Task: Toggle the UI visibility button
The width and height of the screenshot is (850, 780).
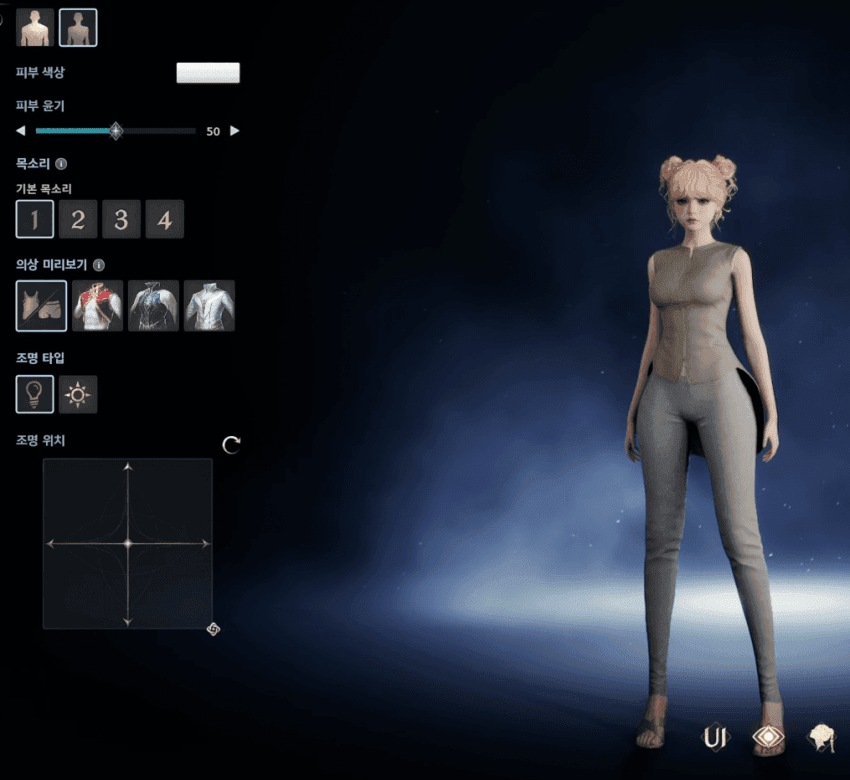Action: (715, 738)
